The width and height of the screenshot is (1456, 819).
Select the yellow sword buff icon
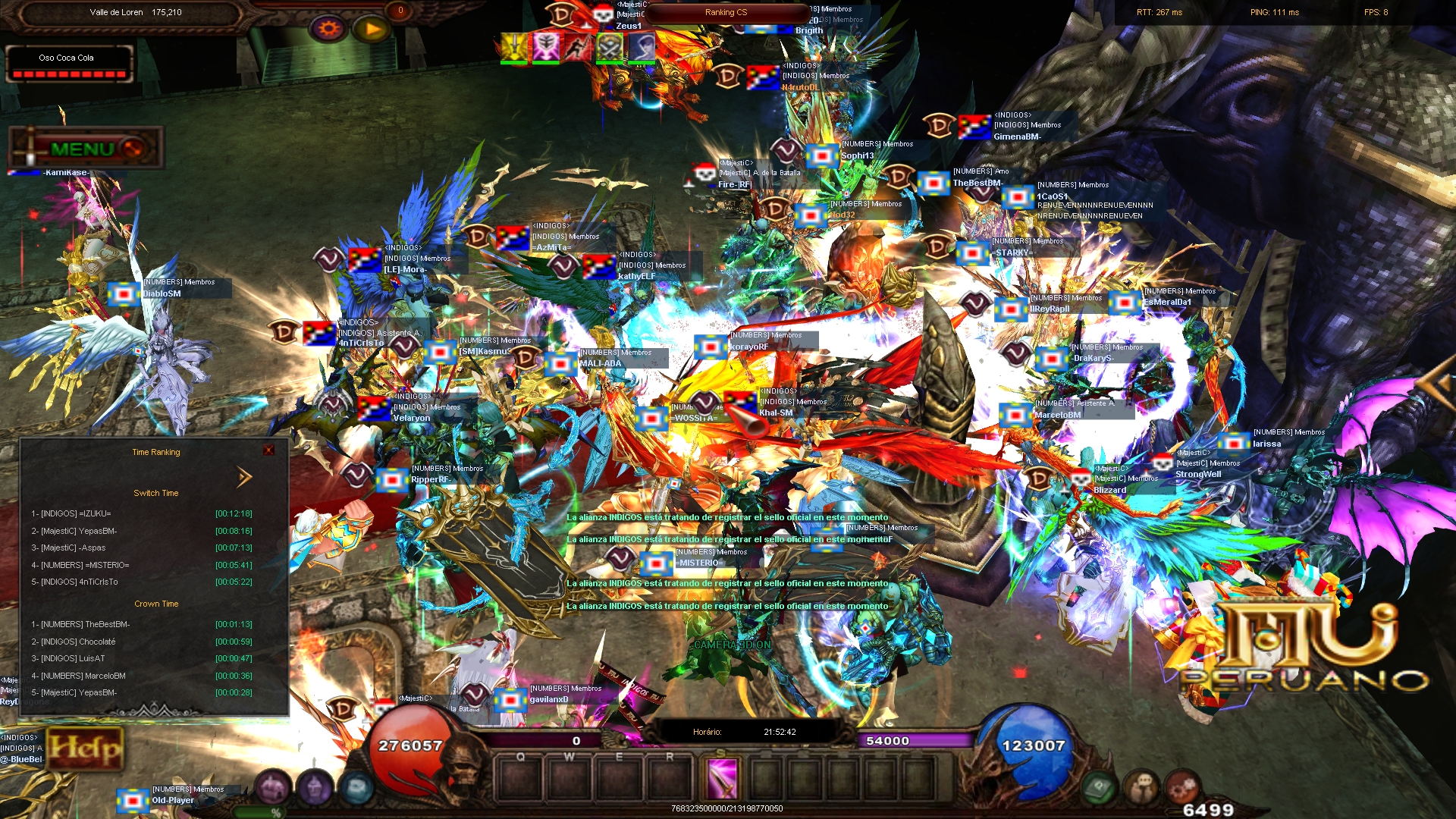point(514,47)
